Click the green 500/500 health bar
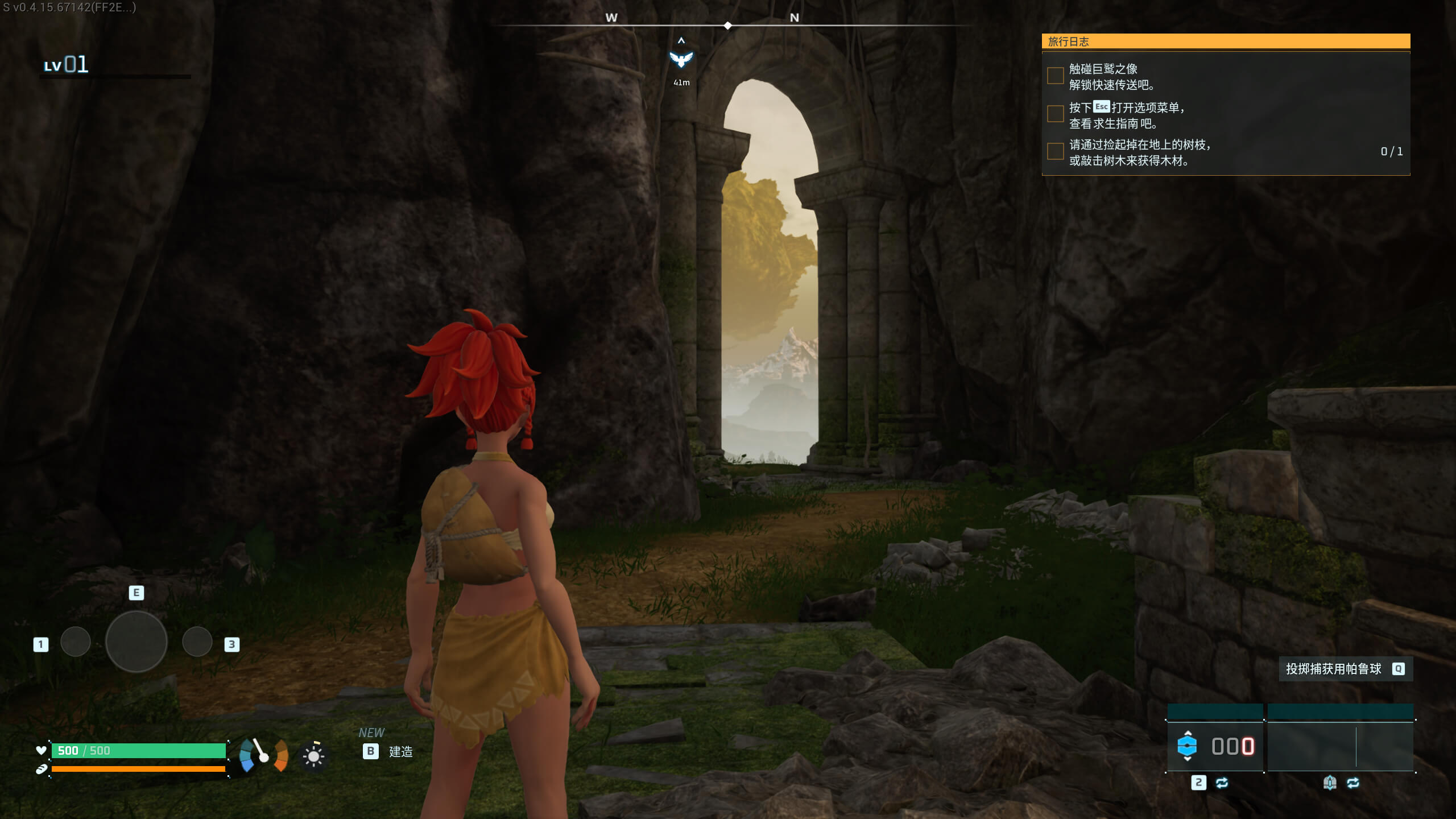Image resolution: width=1456 pixels, height=819 pixels. point(139,751)
